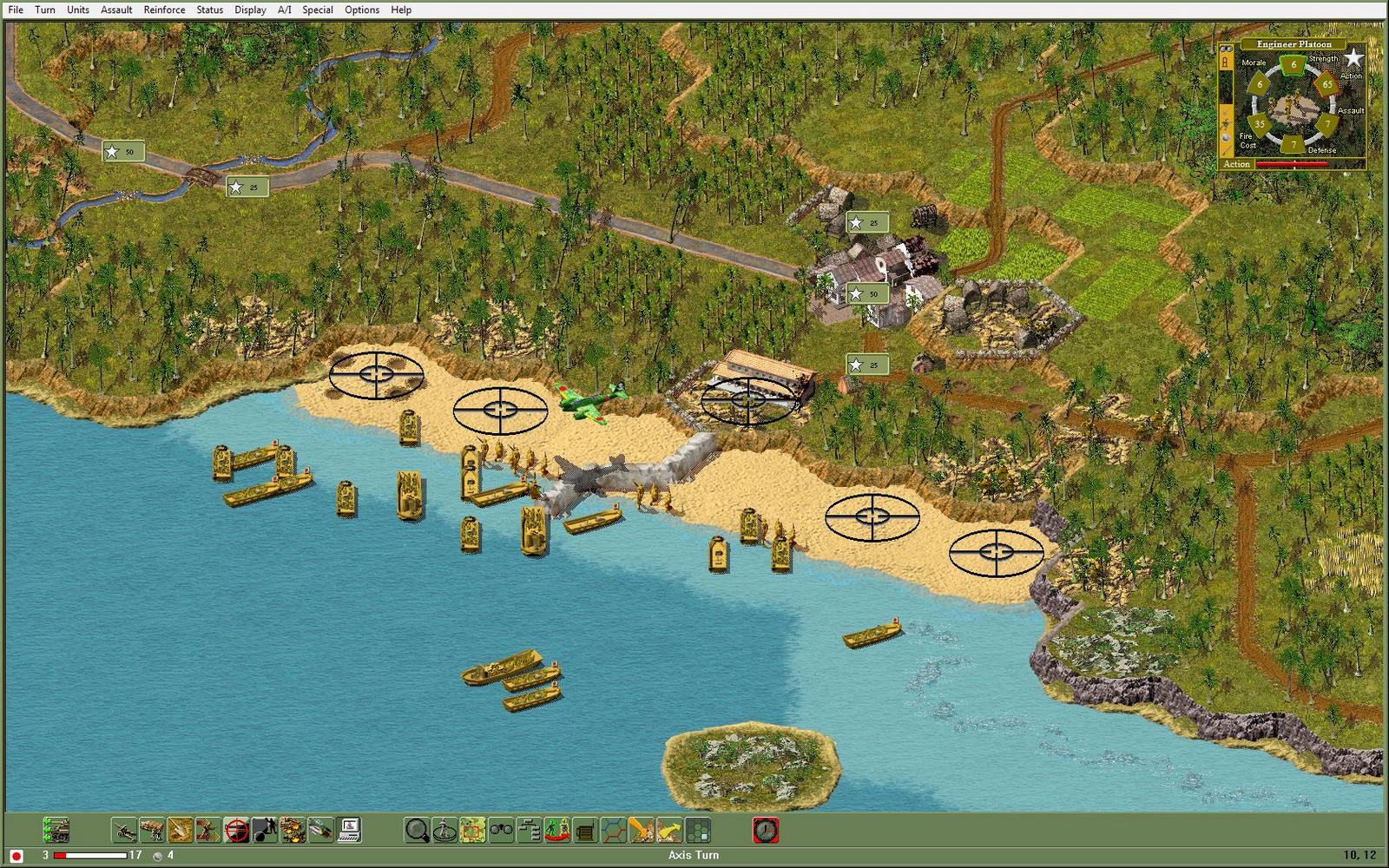Toggle the binoculars visibility toolbar button
Image resolution: width=1389 pixels, height=868 pixels.
(501, 831)
